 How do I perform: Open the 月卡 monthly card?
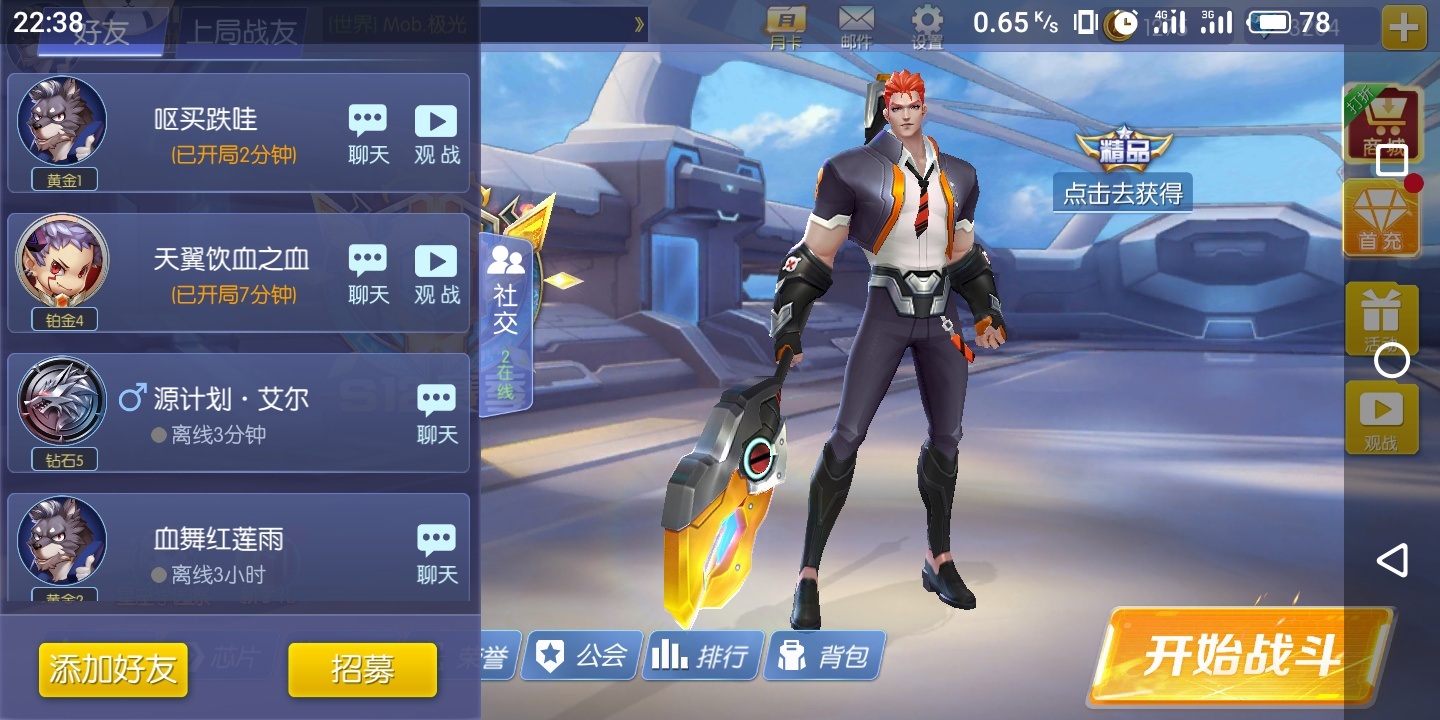tap(787, 27)
